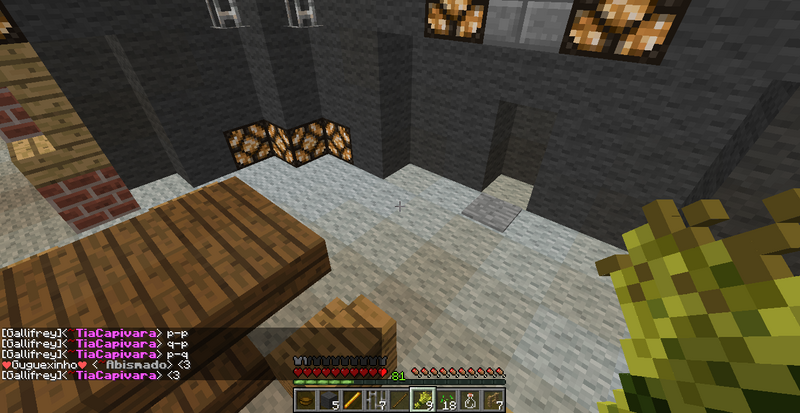Pick the stick in the hotbar

398,400
